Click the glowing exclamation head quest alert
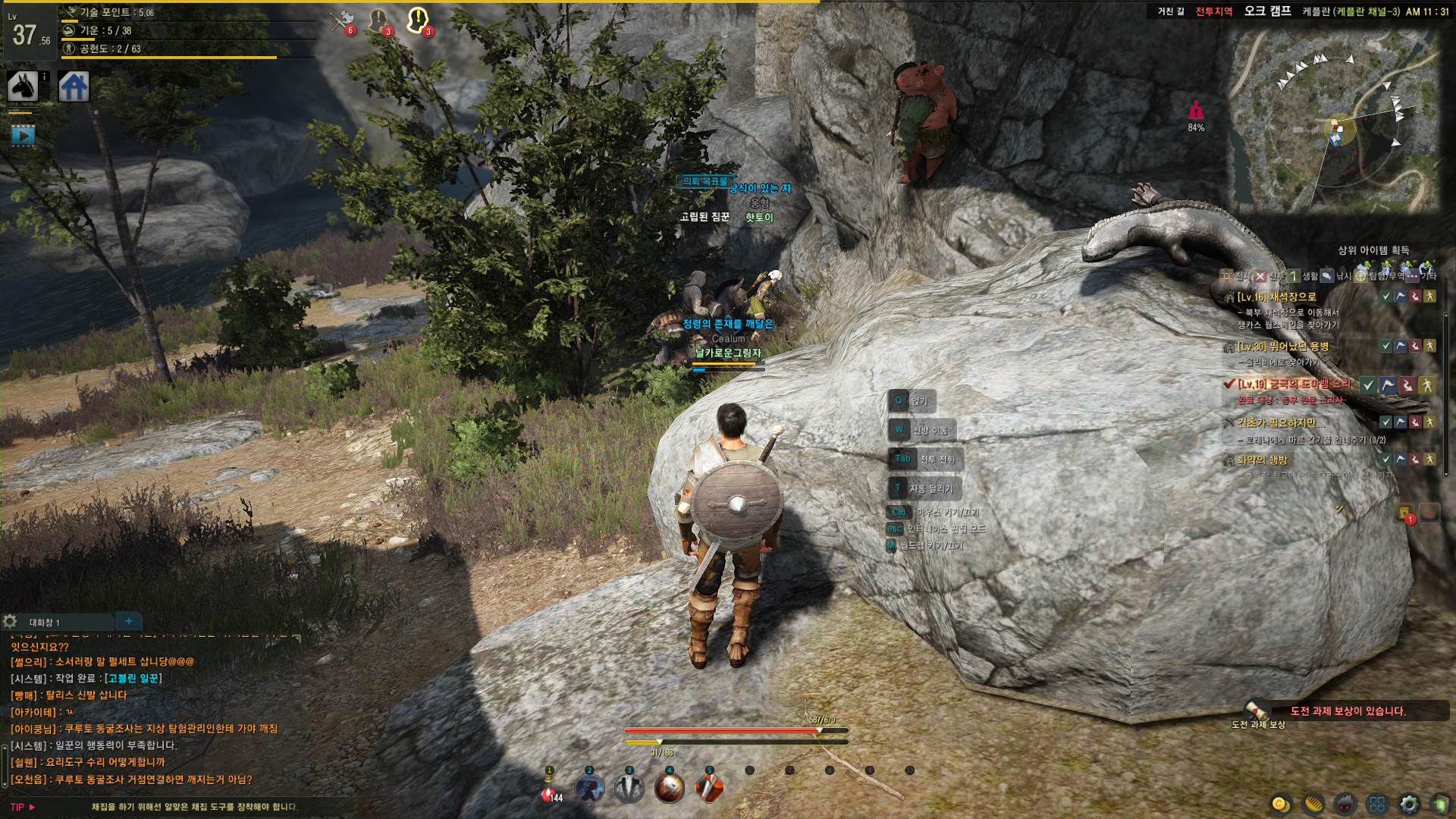Image resolution: width=1456 pixels, height=819 pixels. (x=417, y=20)
